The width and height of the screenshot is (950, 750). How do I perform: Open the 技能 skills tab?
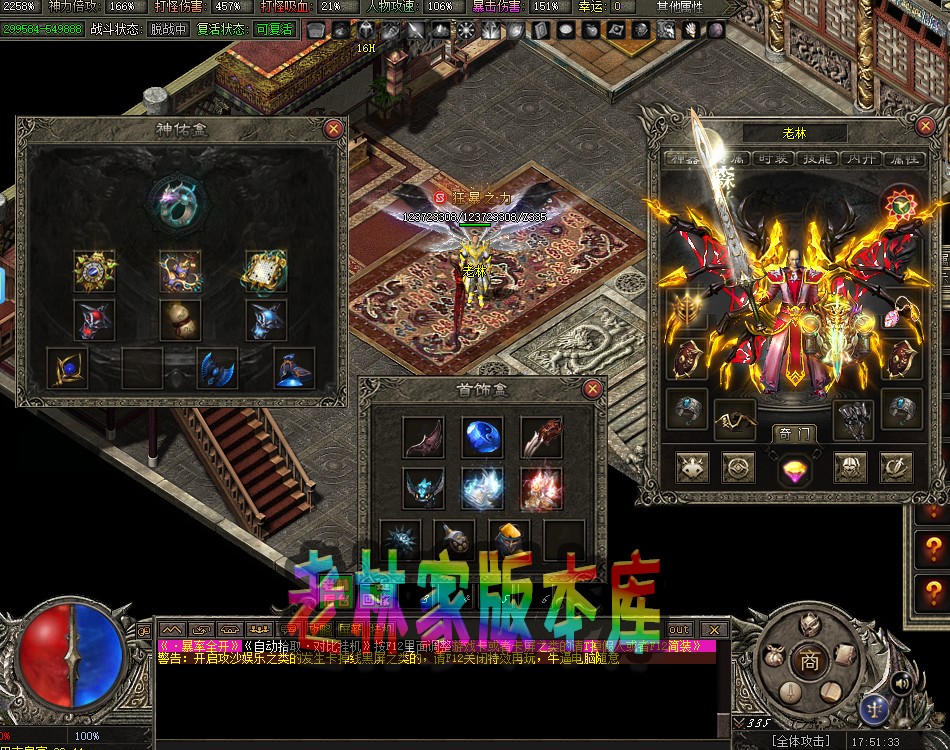pos(817,159)
